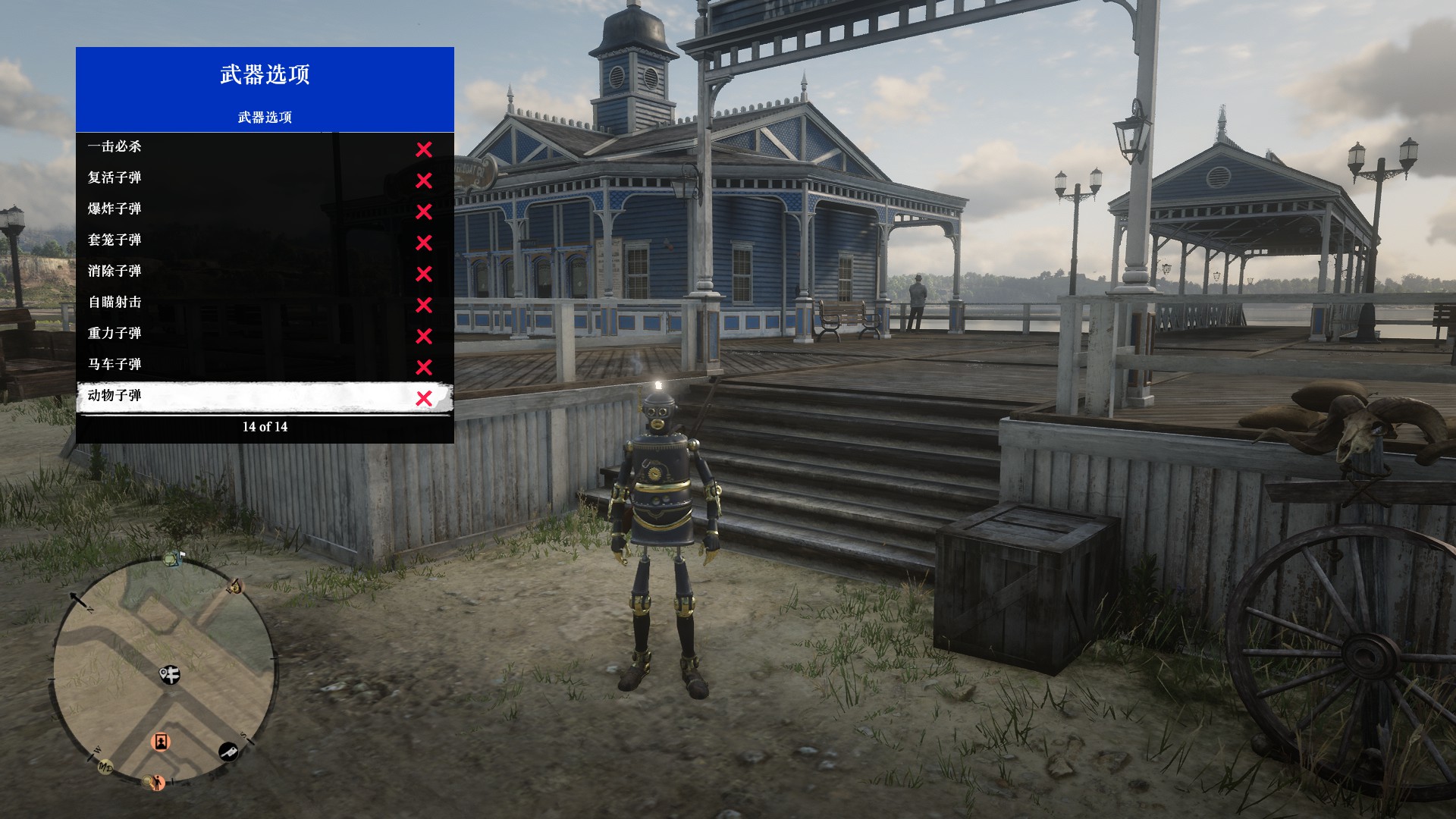Switch on 马车子弹 option

click(x=265, y=366)
